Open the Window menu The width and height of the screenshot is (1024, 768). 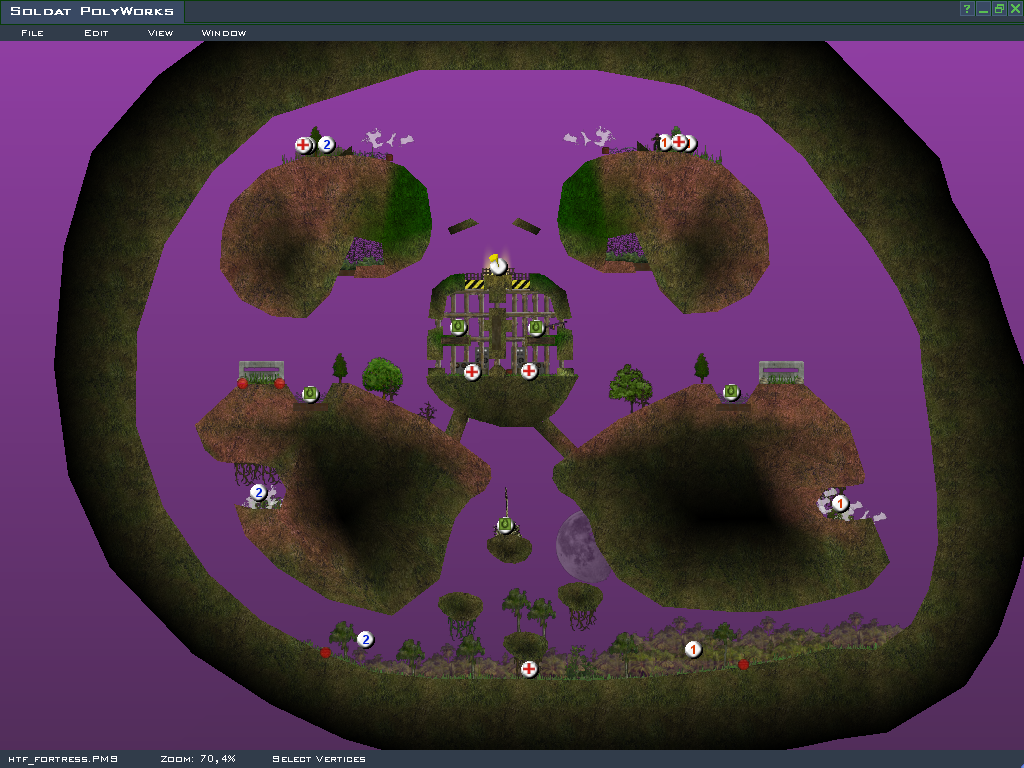coord(224,33)
